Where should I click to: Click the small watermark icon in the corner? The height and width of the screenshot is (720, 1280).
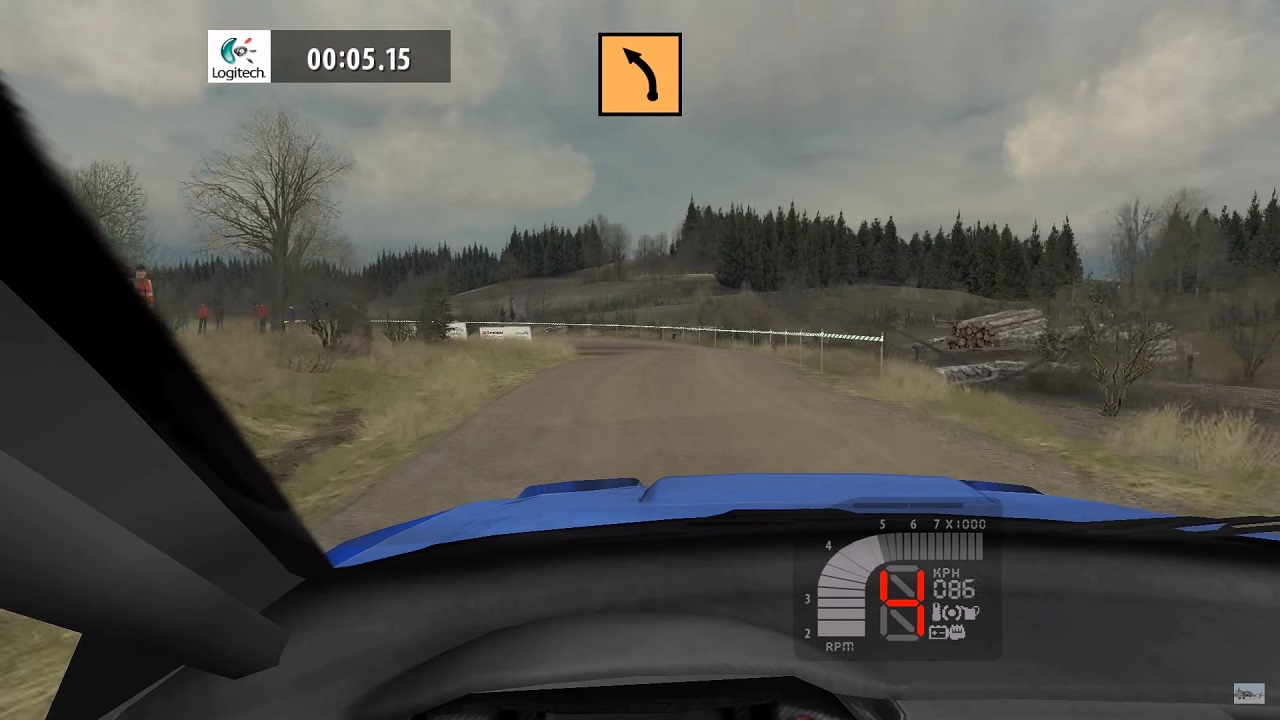point(1248,693)
